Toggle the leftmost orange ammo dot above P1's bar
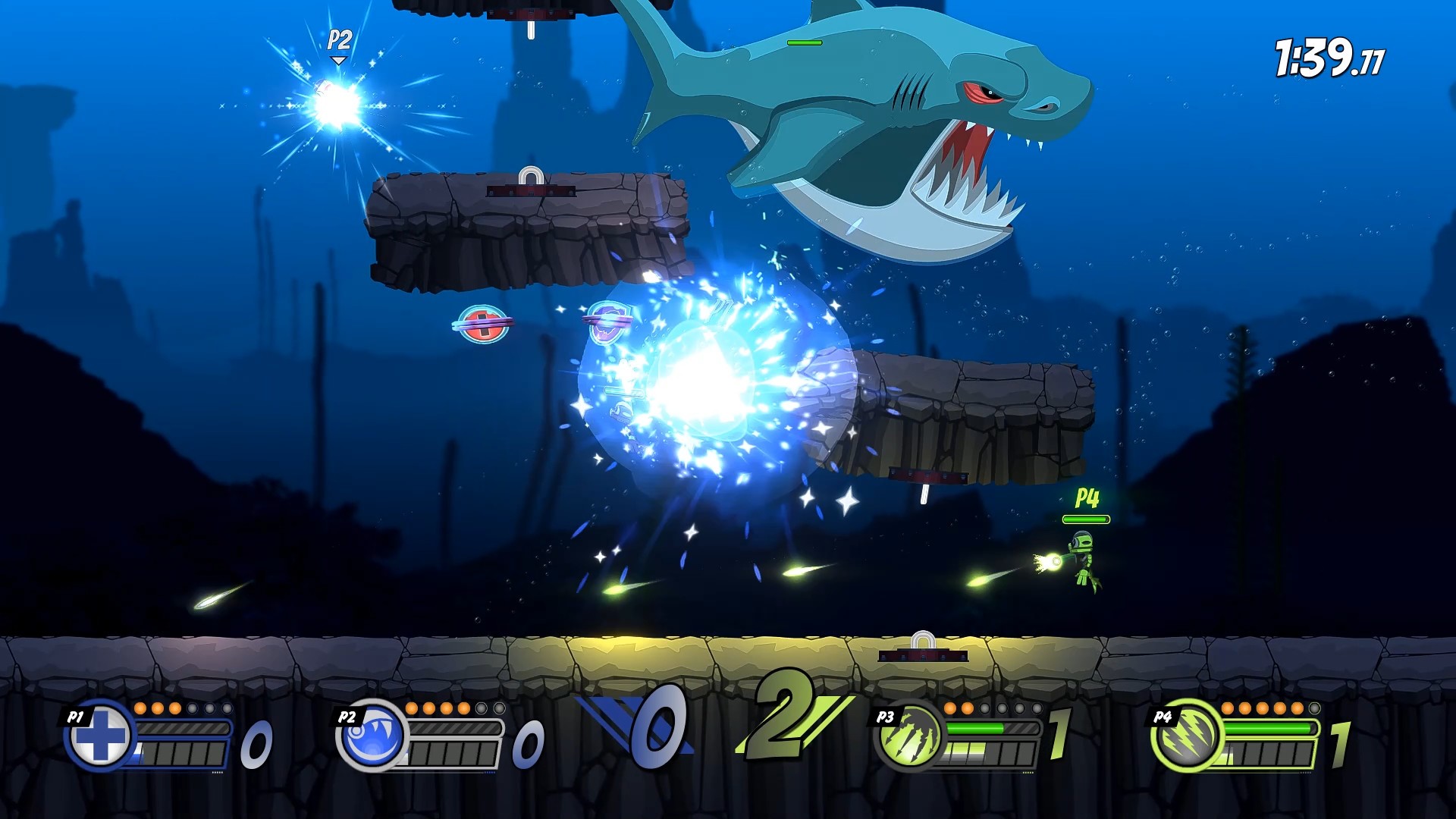Viewport: 1456px width, 819px height. tap(140, 710)
